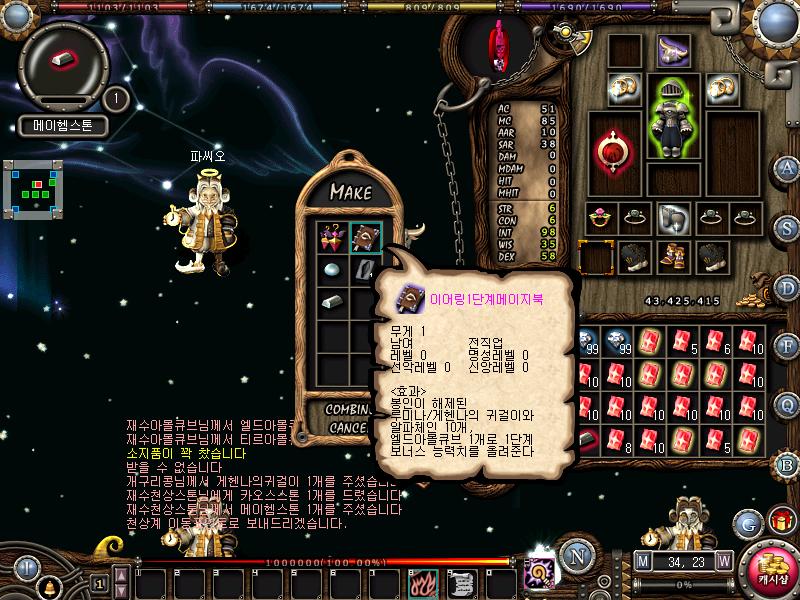Select the white orb crafting ingredient
The image size is (800, 600).
click(x=332, y=270)
